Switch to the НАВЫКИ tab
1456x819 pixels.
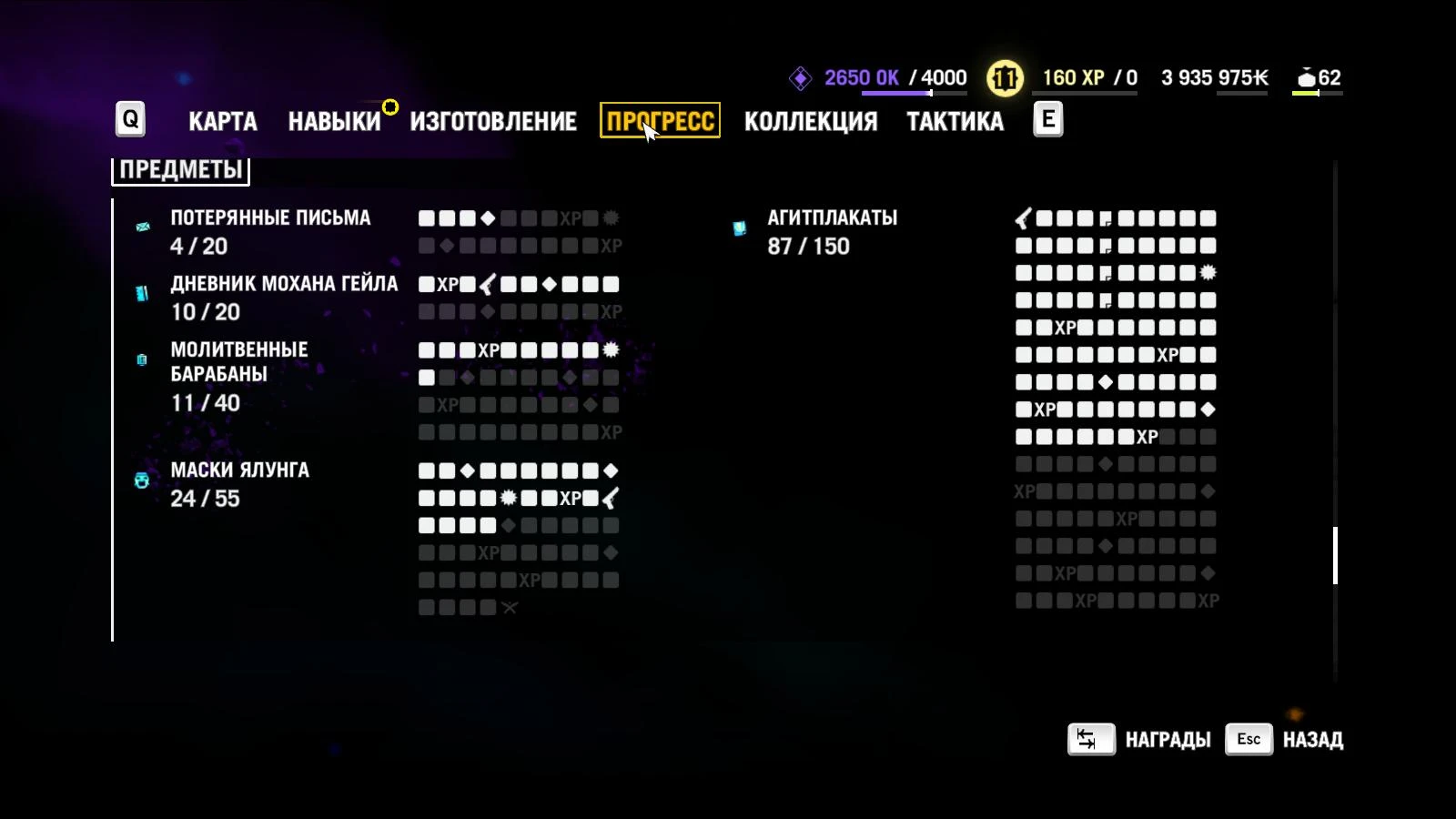(337, 120)
